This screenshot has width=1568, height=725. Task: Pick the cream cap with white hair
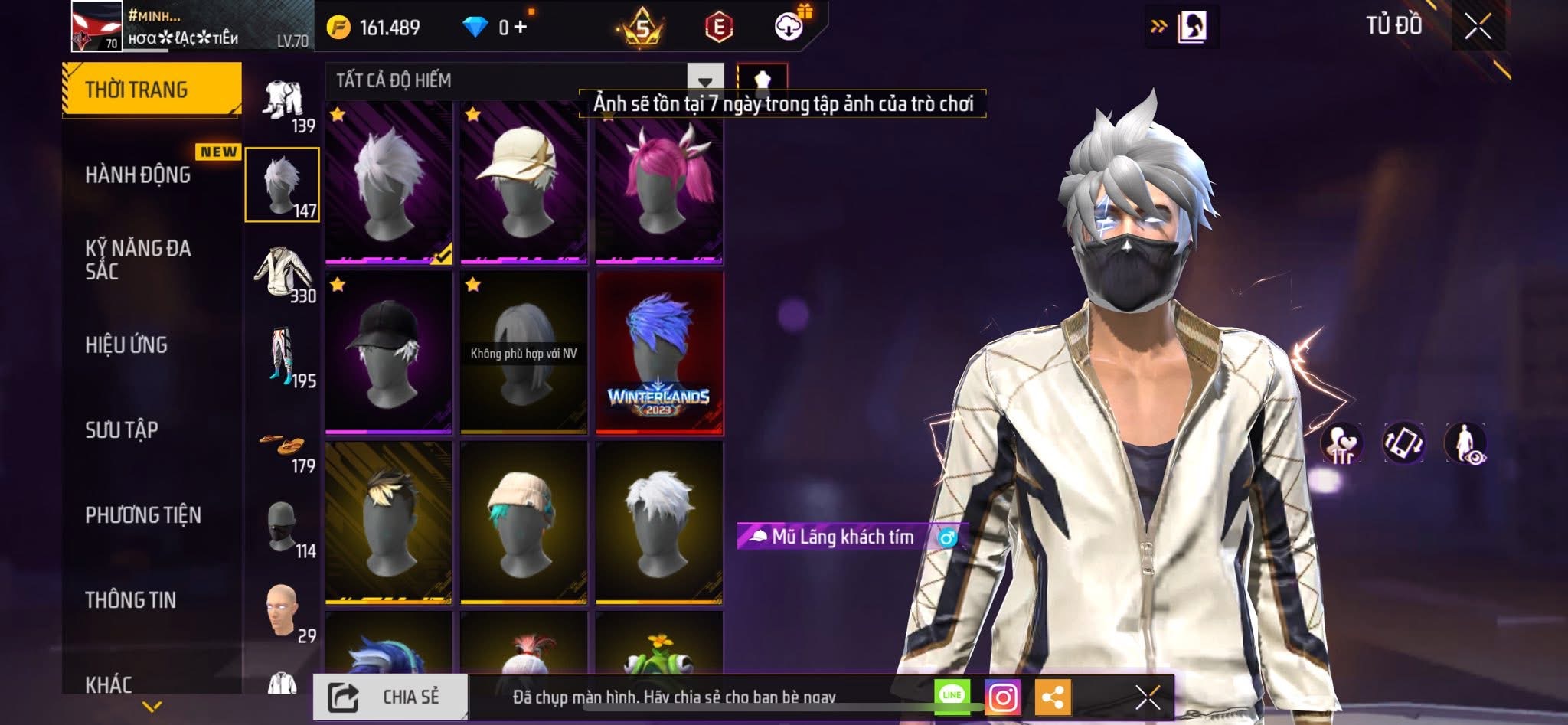tap(524, 185)
